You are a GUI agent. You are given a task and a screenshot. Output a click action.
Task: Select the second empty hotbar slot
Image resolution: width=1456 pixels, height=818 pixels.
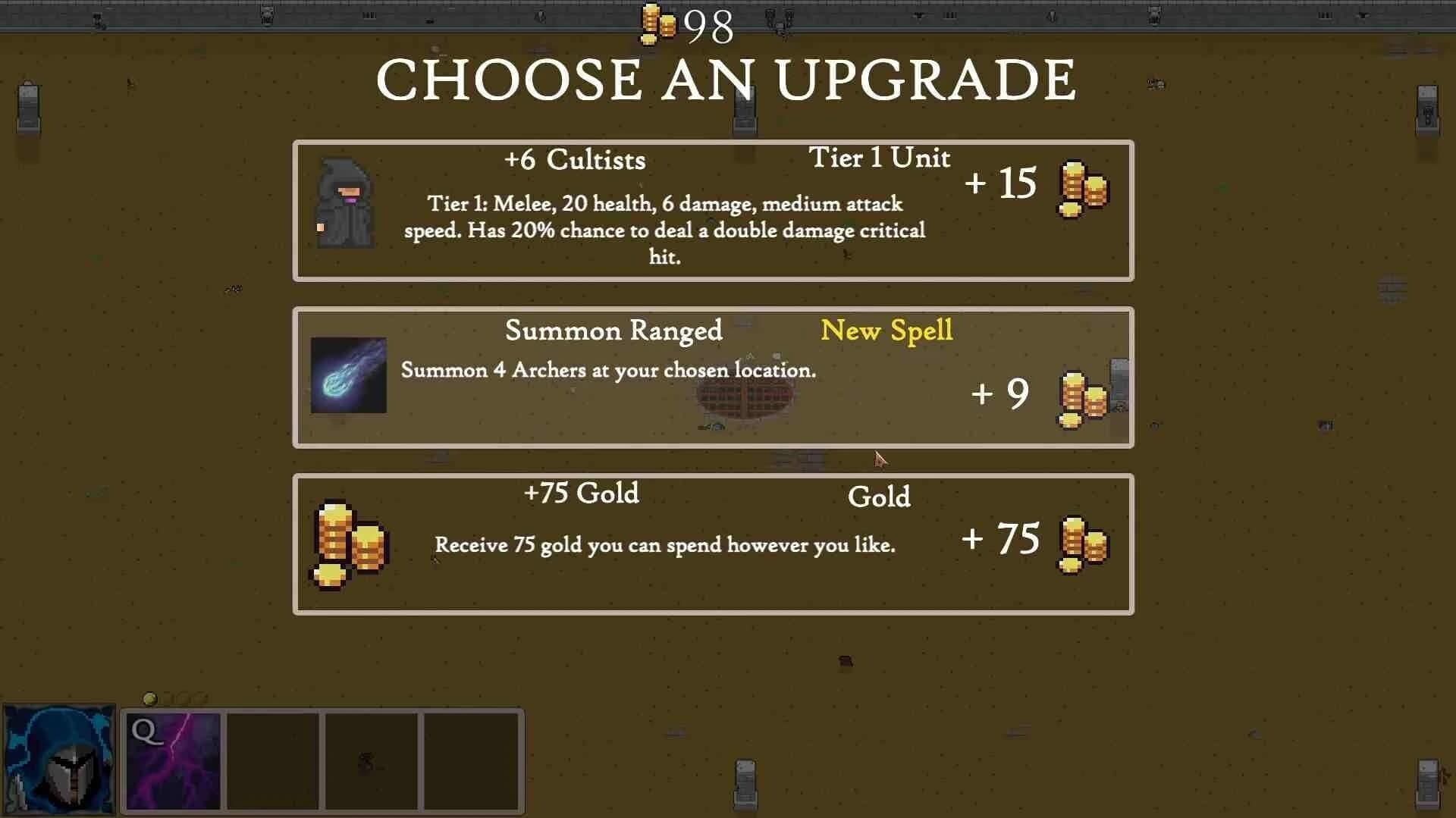(273, 760)
